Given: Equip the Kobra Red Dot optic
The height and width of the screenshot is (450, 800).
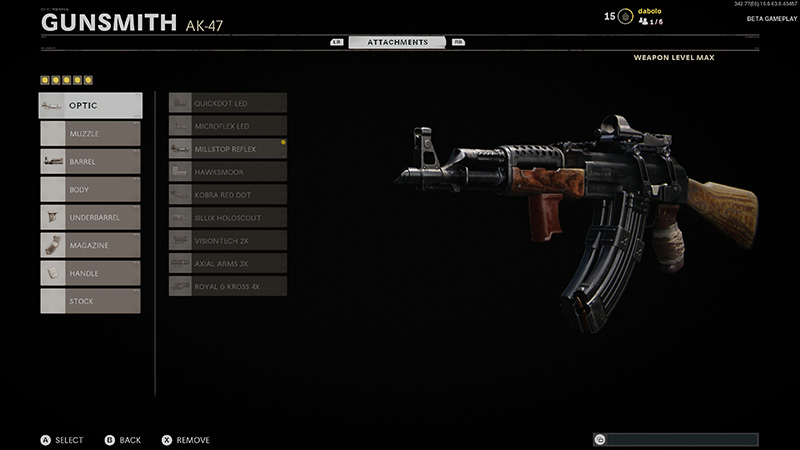Looking at the screenshot, I should coord(228,195).
